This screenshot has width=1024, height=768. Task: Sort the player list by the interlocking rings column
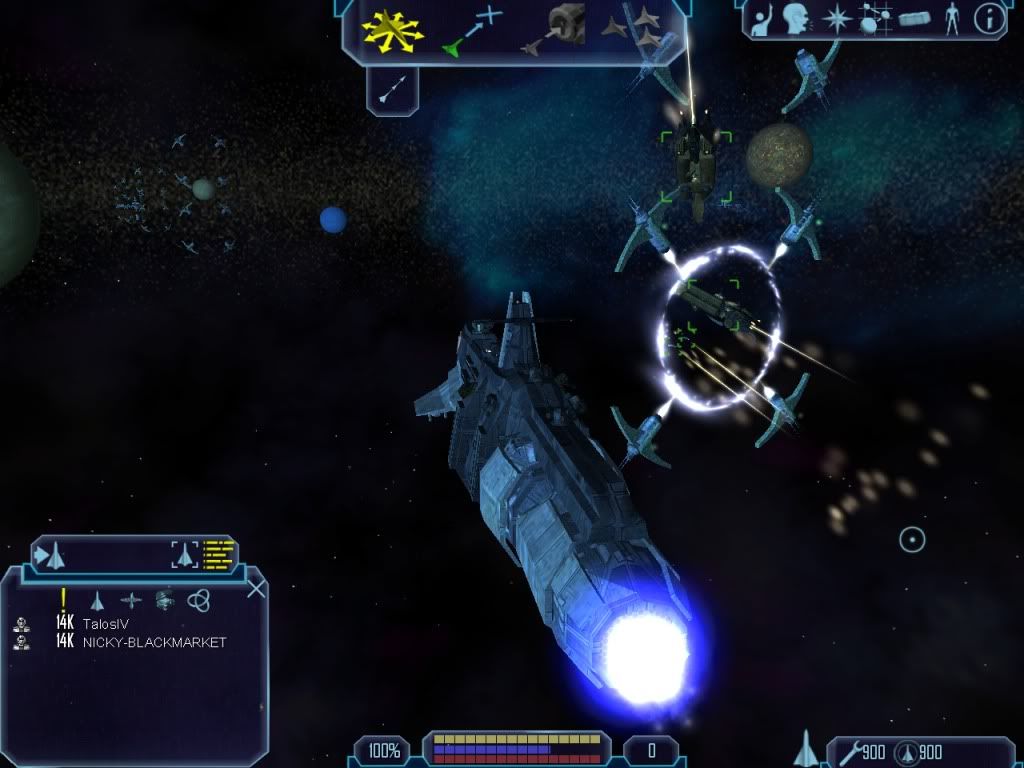click(x=198, y=600)
